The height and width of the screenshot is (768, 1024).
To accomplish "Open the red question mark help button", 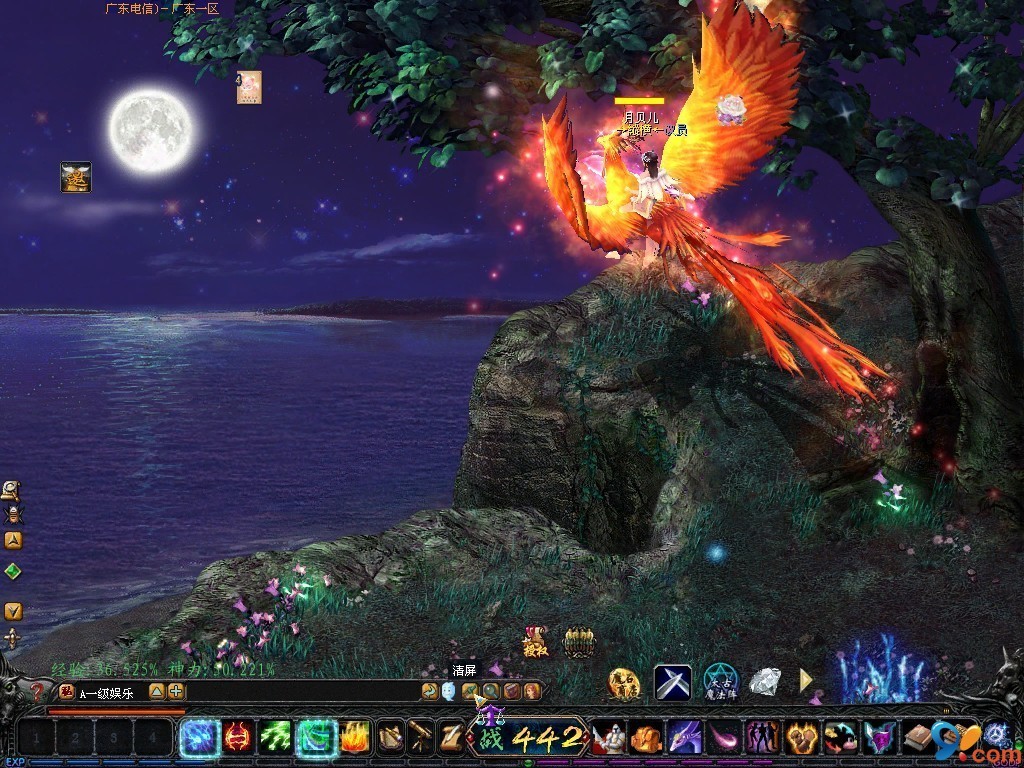I will (x=38, y=691).
